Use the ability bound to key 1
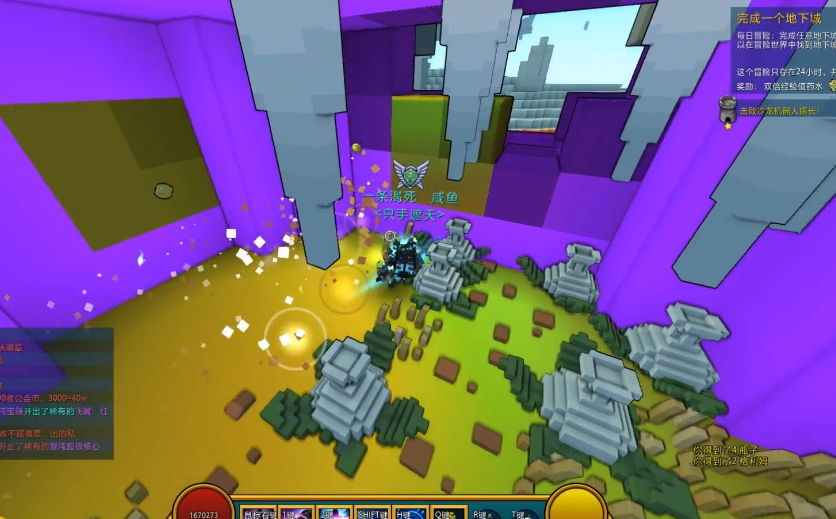 point(296,513)
